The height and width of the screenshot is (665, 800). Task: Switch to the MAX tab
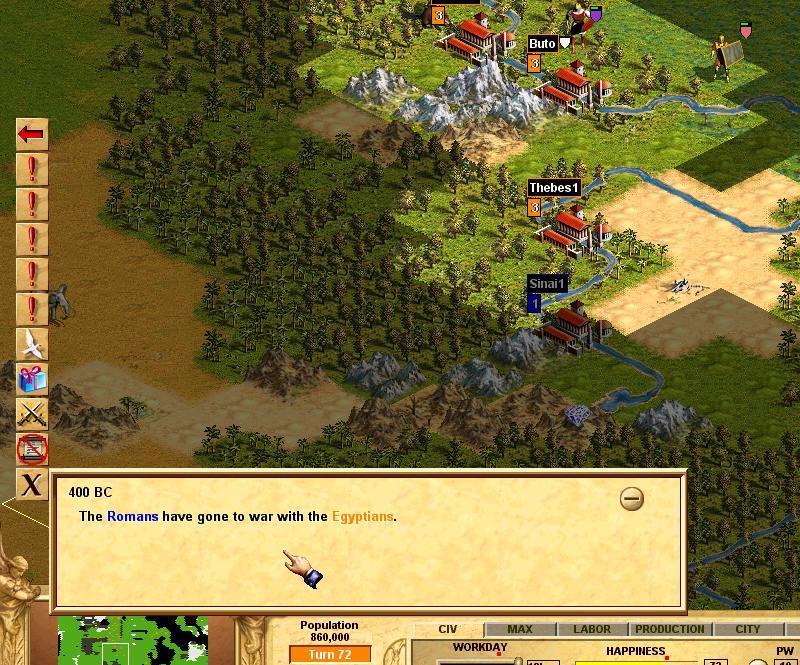pyautogui.click(x=520, y=629)
